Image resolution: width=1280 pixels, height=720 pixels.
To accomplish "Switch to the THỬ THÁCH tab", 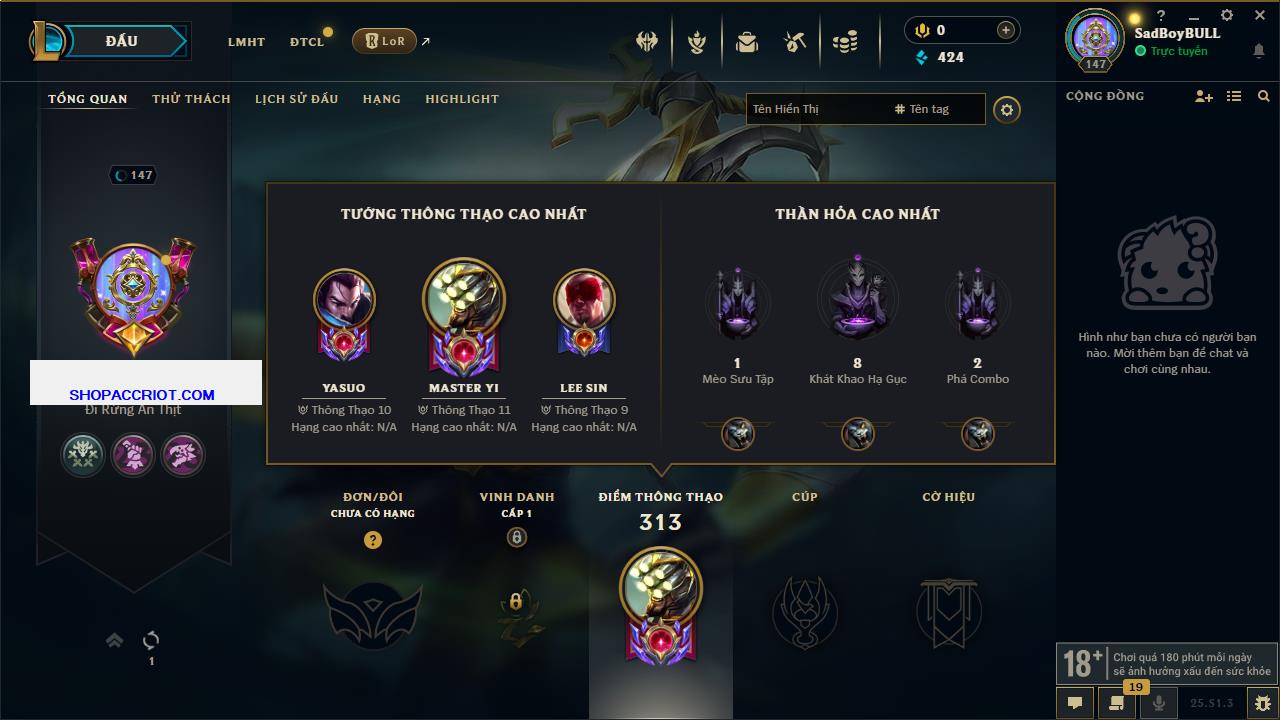I will click(x=191, y=99).
